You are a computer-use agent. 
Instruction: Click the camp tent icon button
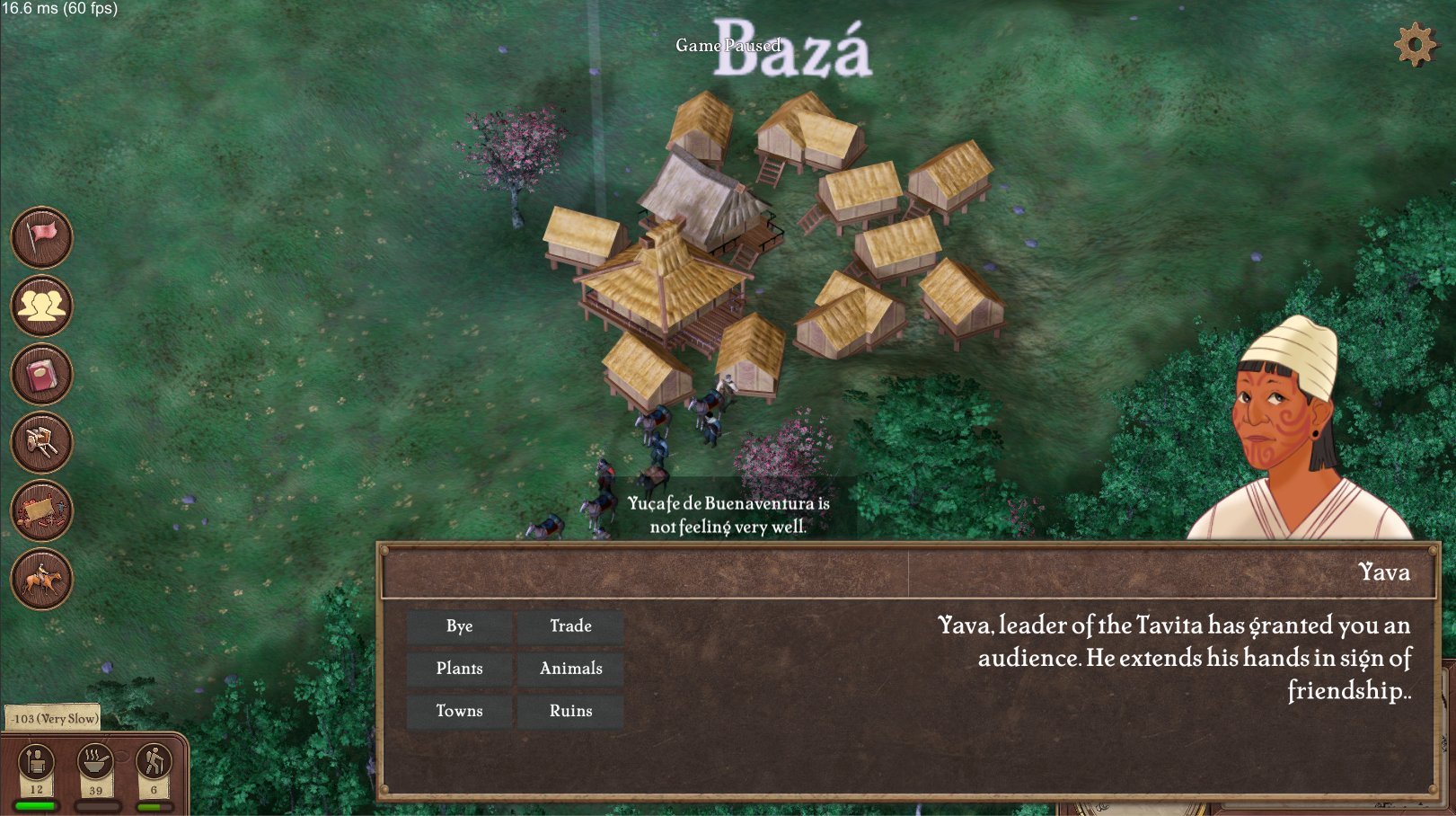click(41, 510)
